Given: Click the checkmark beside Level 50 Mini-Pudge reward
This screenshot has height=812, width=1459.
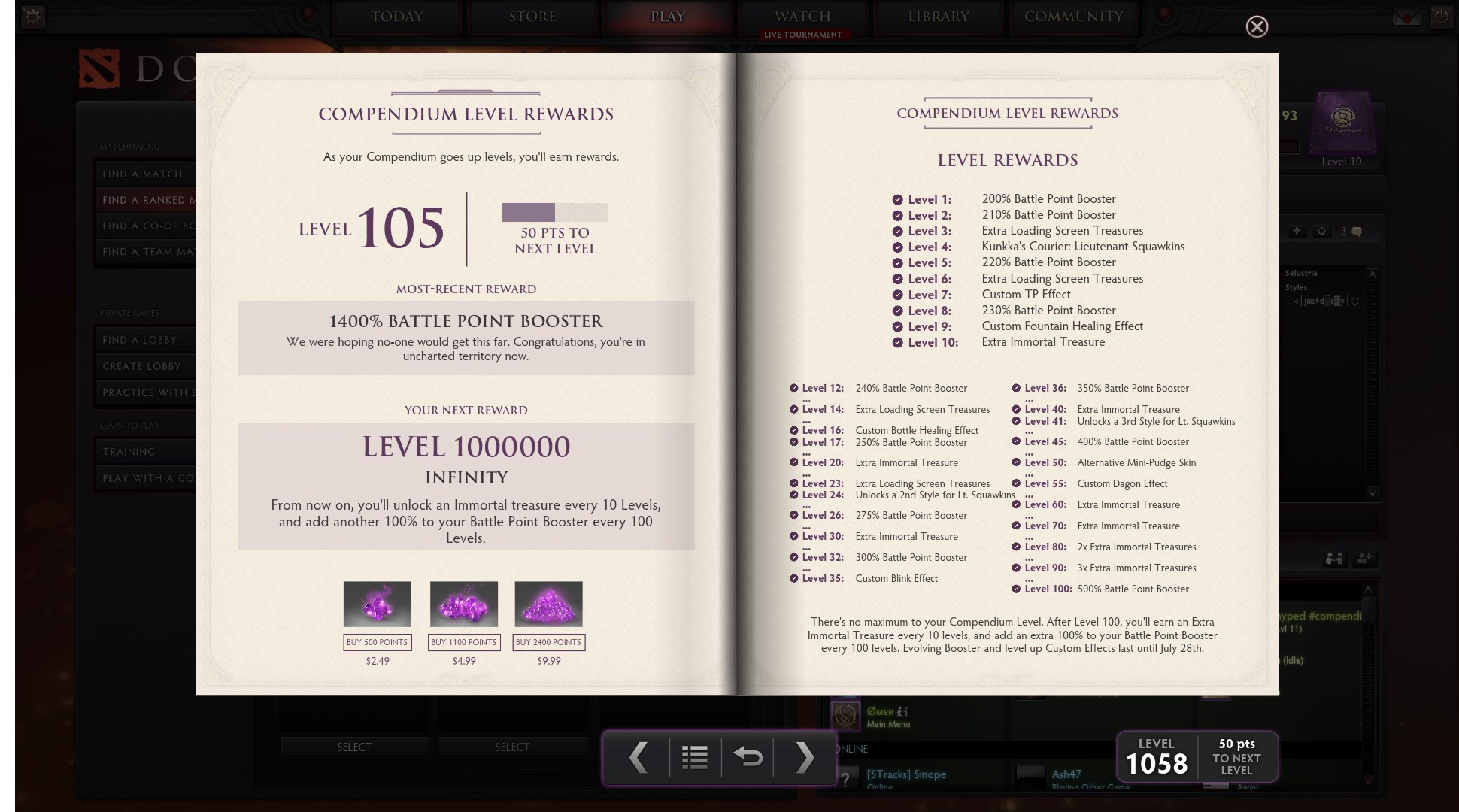Looking at the screenshot, I should pos(1018,462).
